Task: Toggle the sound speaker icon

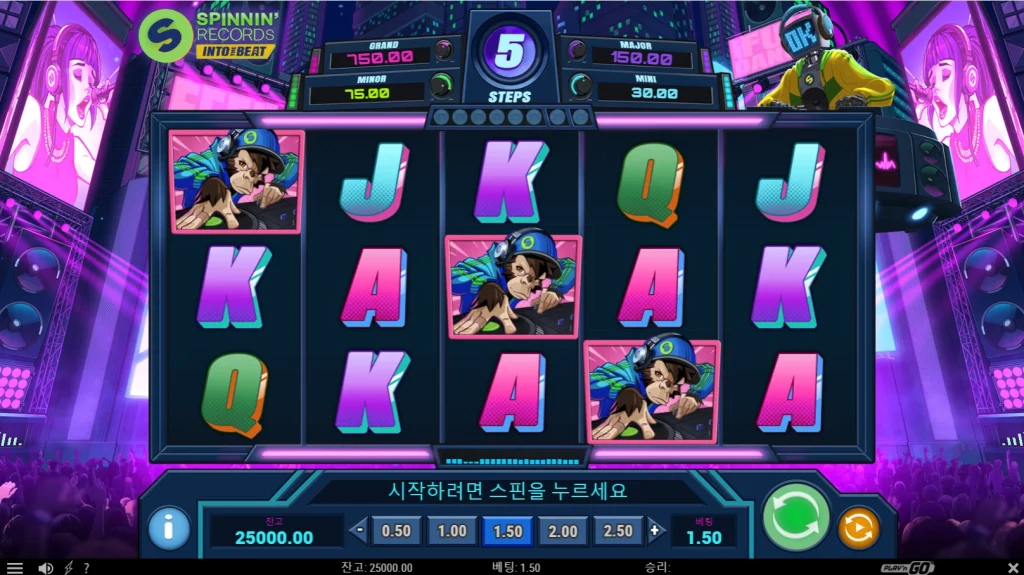Action: coord(45,568)
